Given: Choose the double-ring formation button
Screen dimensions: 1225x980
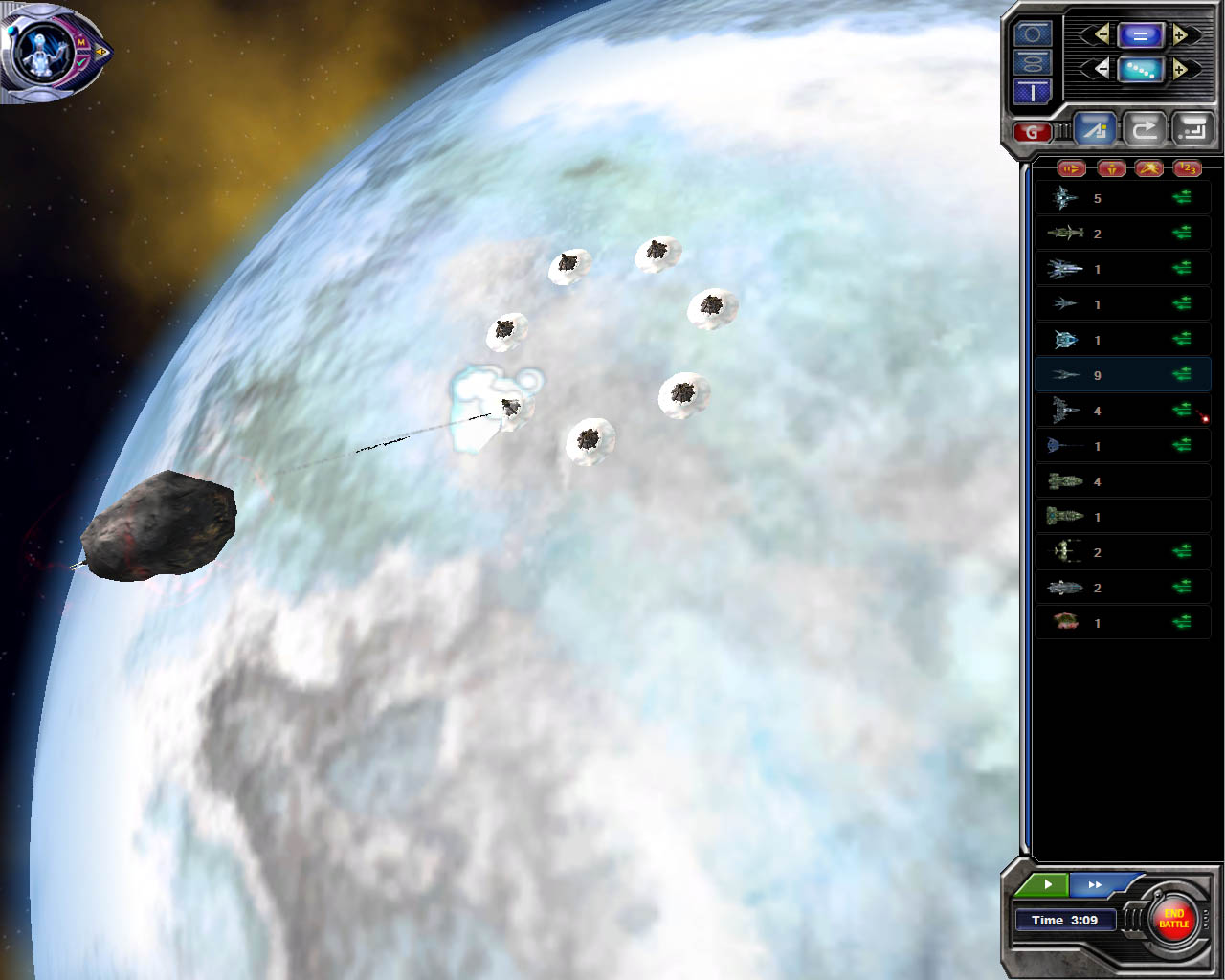Looking at the screenshot, I should [x=1033, y=63].
